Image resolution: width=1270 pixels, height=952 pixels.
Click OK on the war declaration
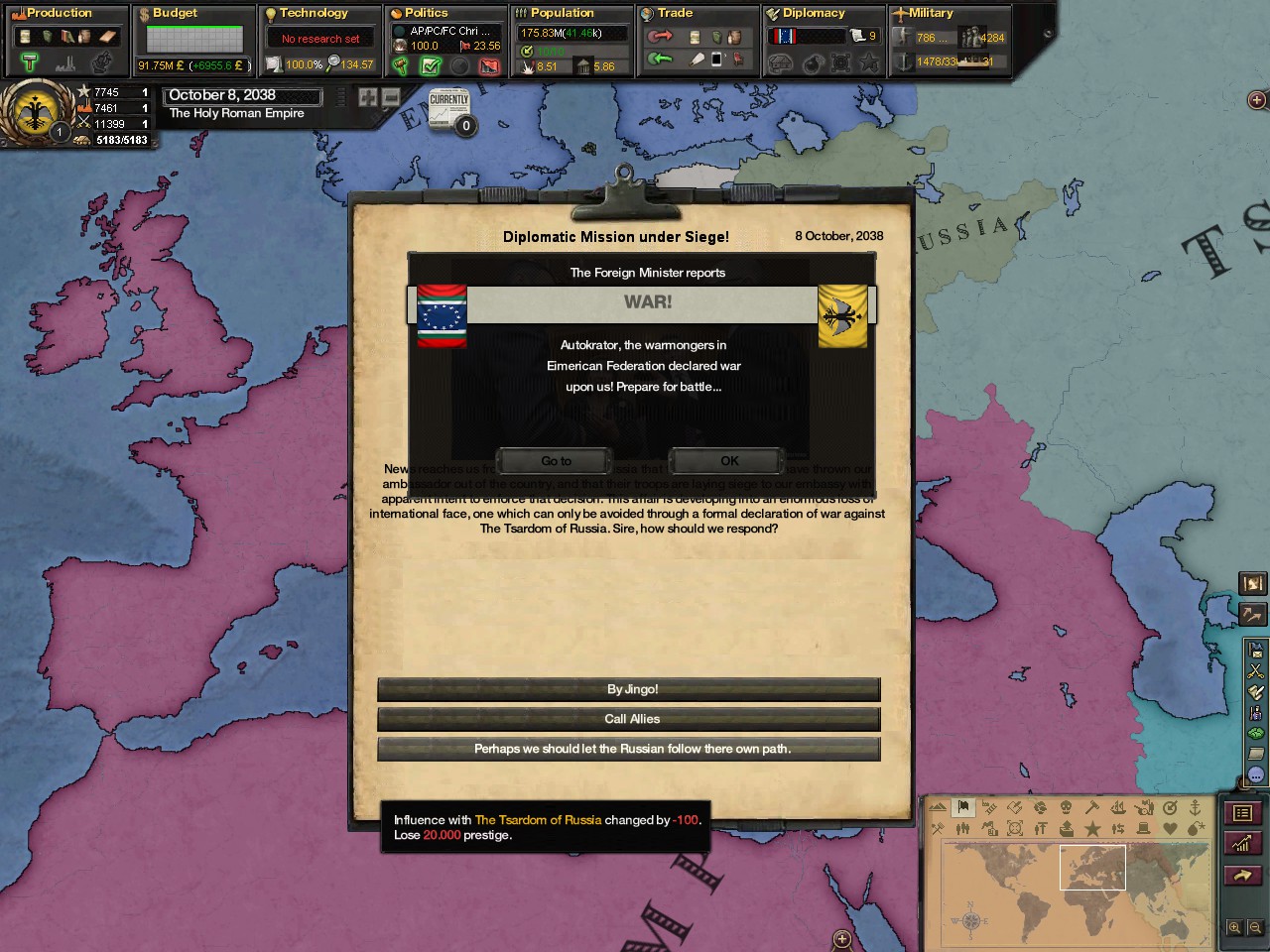pyautogui.click(x=729, y=461)
